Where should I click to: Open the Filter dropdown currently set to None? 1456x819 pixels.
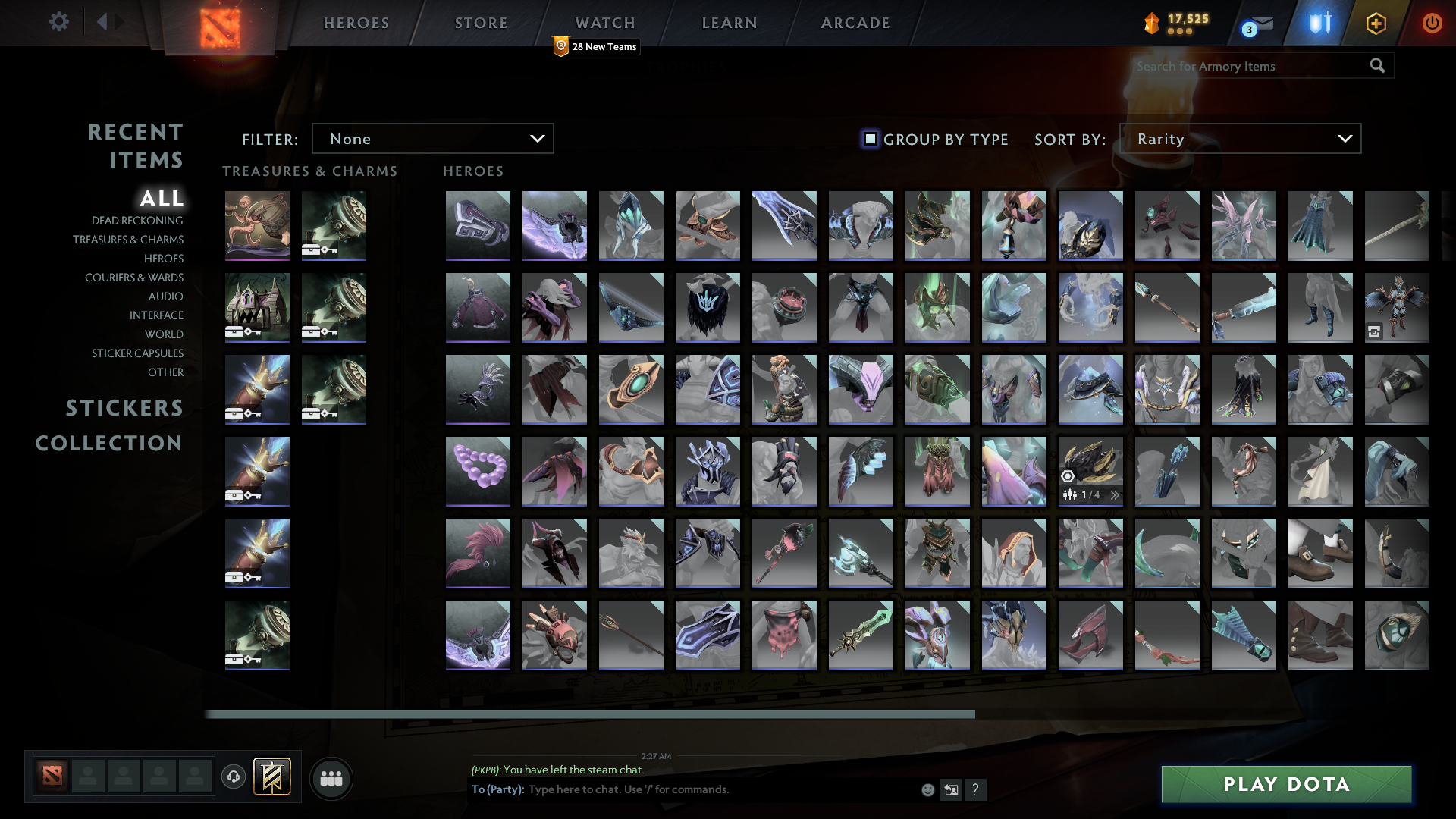point(432,138)
